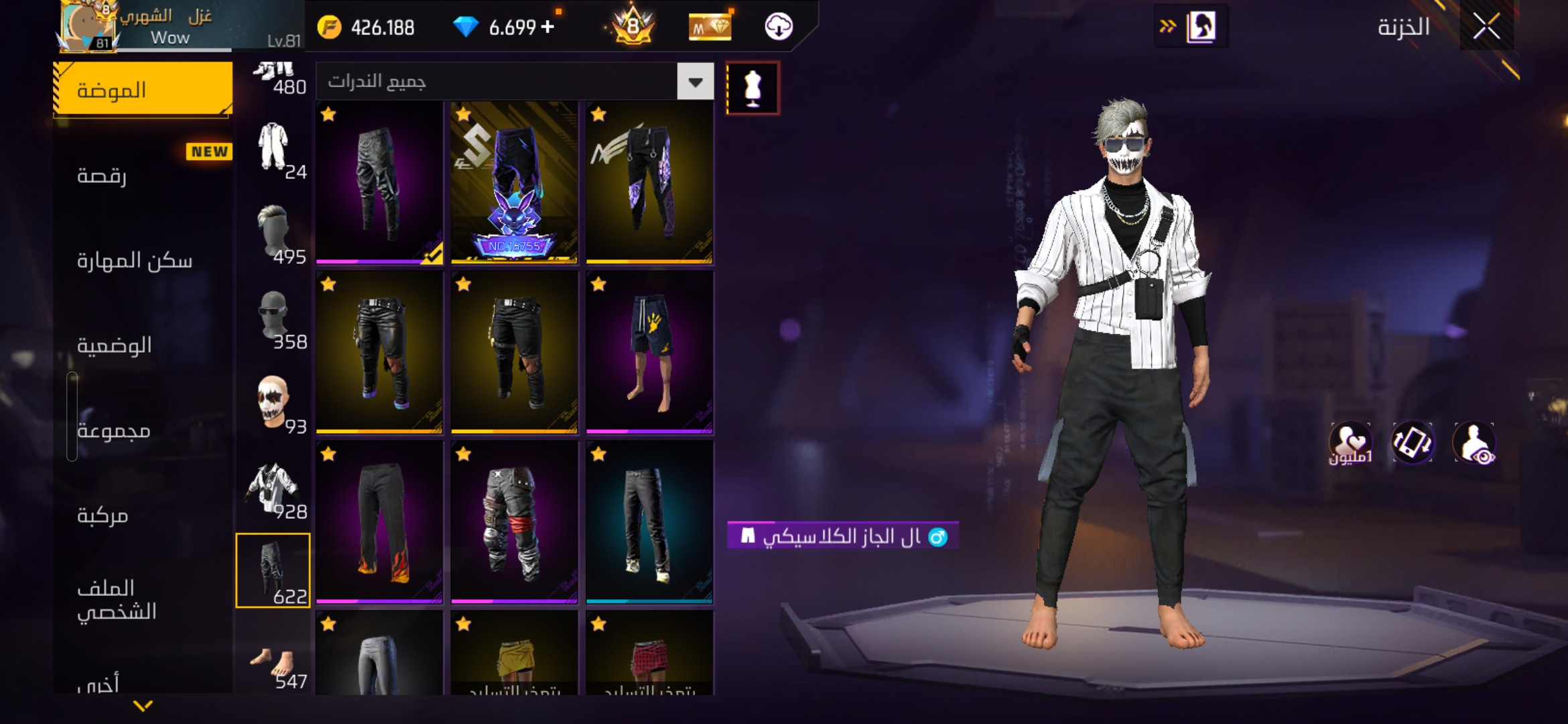Click the mannequin outfit preview button

[753, 88]
